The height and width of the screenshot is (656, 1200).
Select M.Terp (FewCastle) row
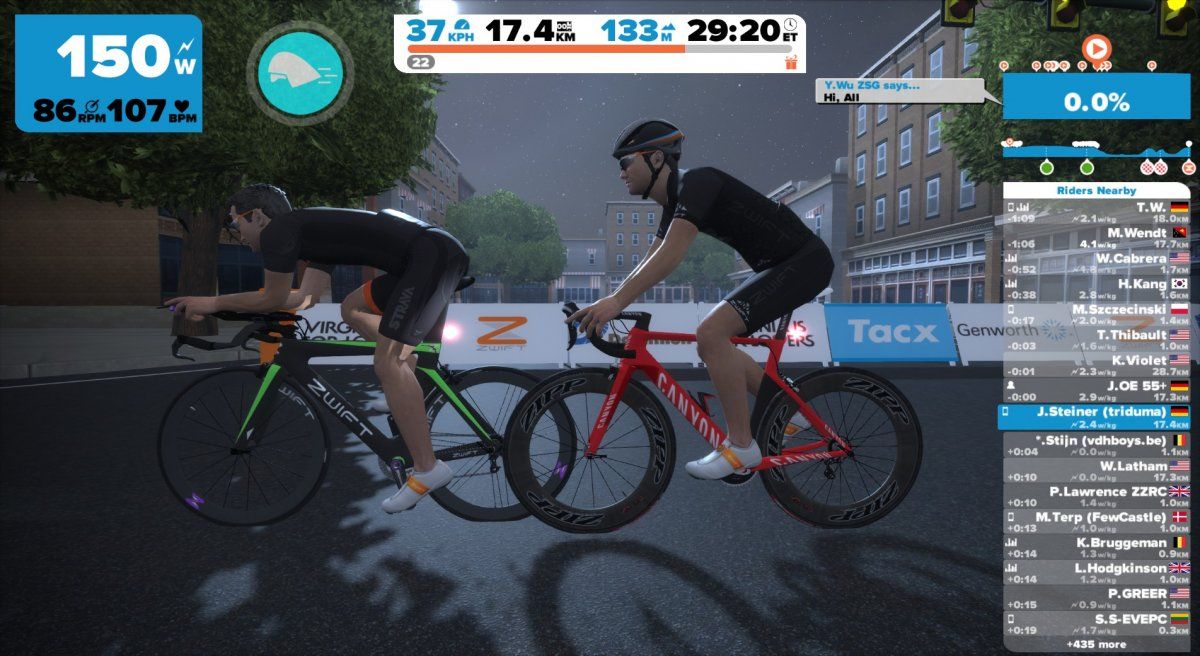(1097, 522)
